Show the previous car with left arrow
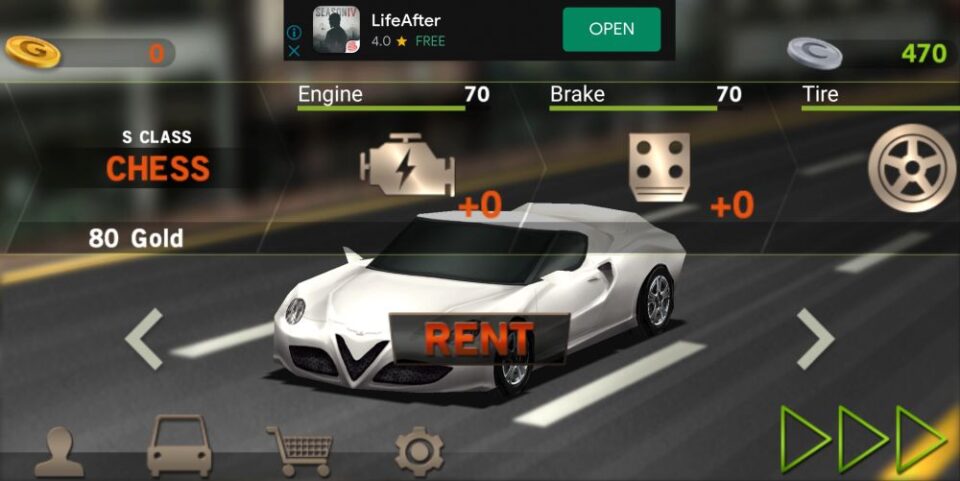 (x=144, y=339)
